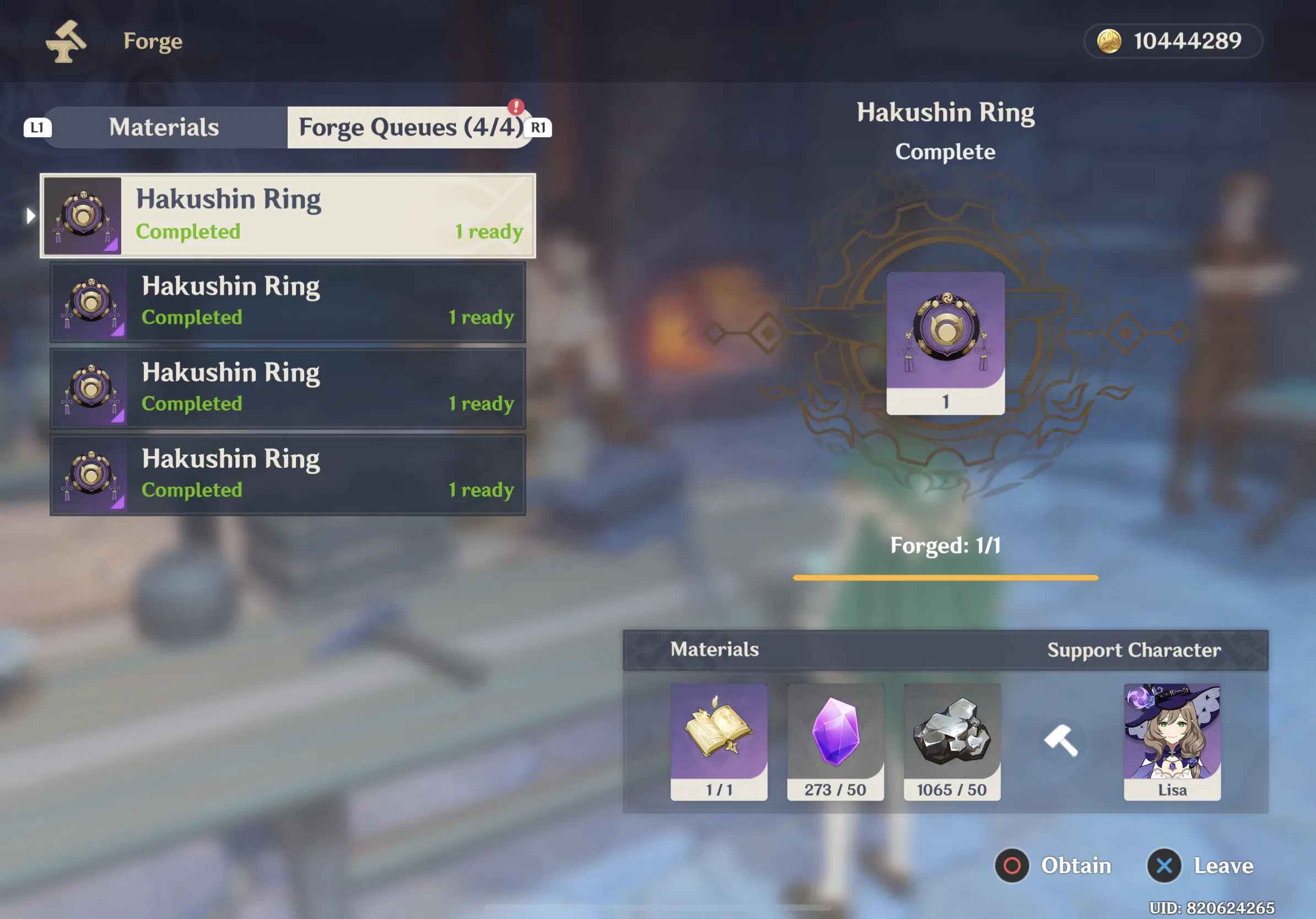Click the forged Hakushin Ring item card
This screenshot has width=1316, height=919.
click(945, 343)
